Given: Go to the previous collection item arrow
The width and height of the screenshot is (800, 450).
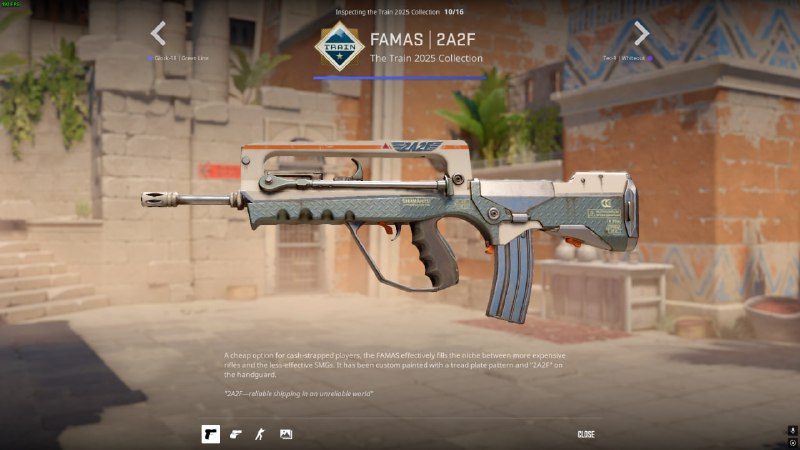Looking at the screenshot, I should [158, 34].
